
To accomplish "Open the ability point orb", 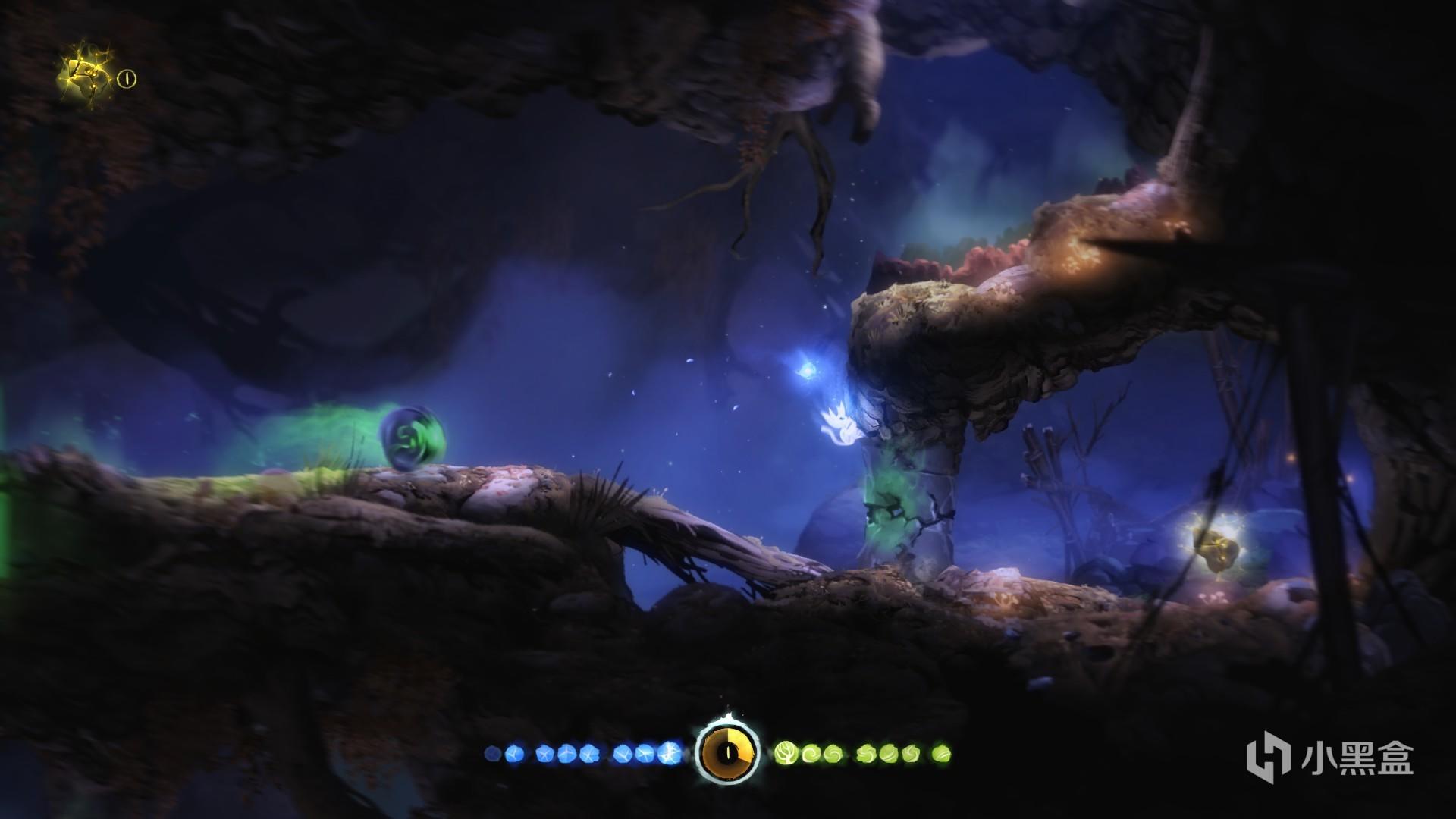I will pos(726,752).
